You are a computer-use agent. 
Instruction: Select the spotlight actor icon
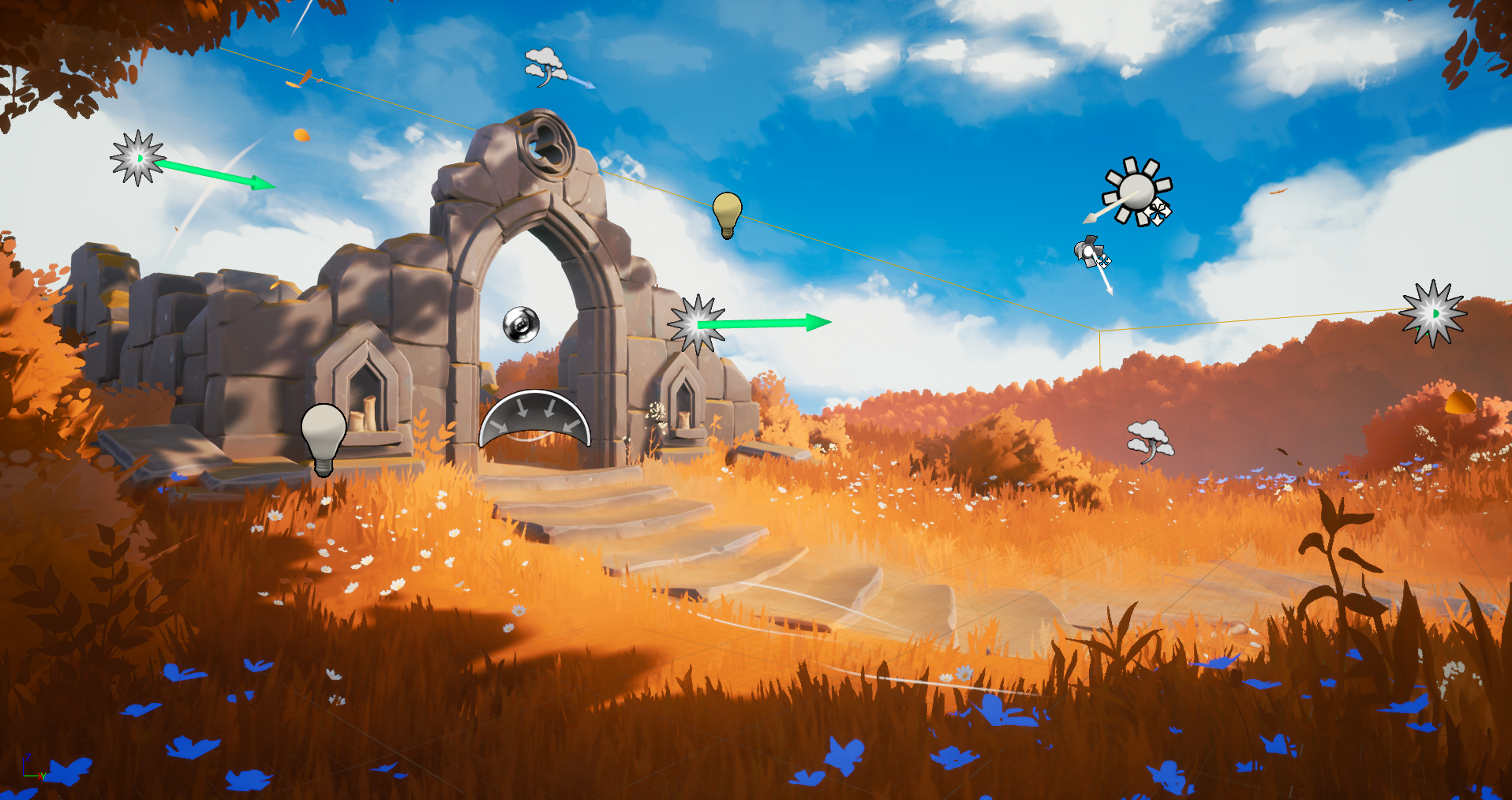[1091, 252]
